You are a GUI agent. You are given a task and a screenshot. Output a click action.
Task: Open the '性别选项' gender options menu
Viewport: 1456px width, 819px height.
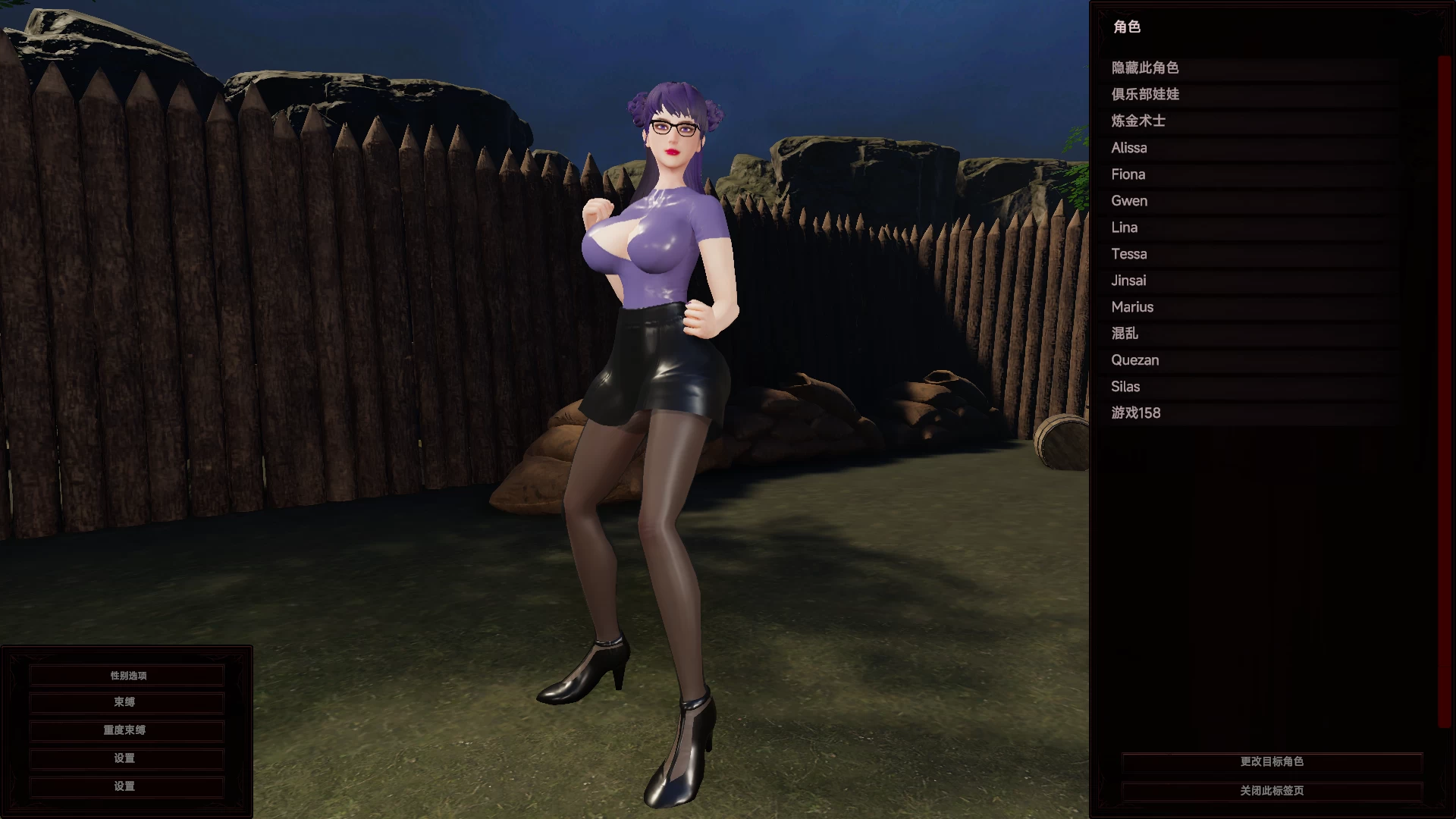click(x=125, y=674)
